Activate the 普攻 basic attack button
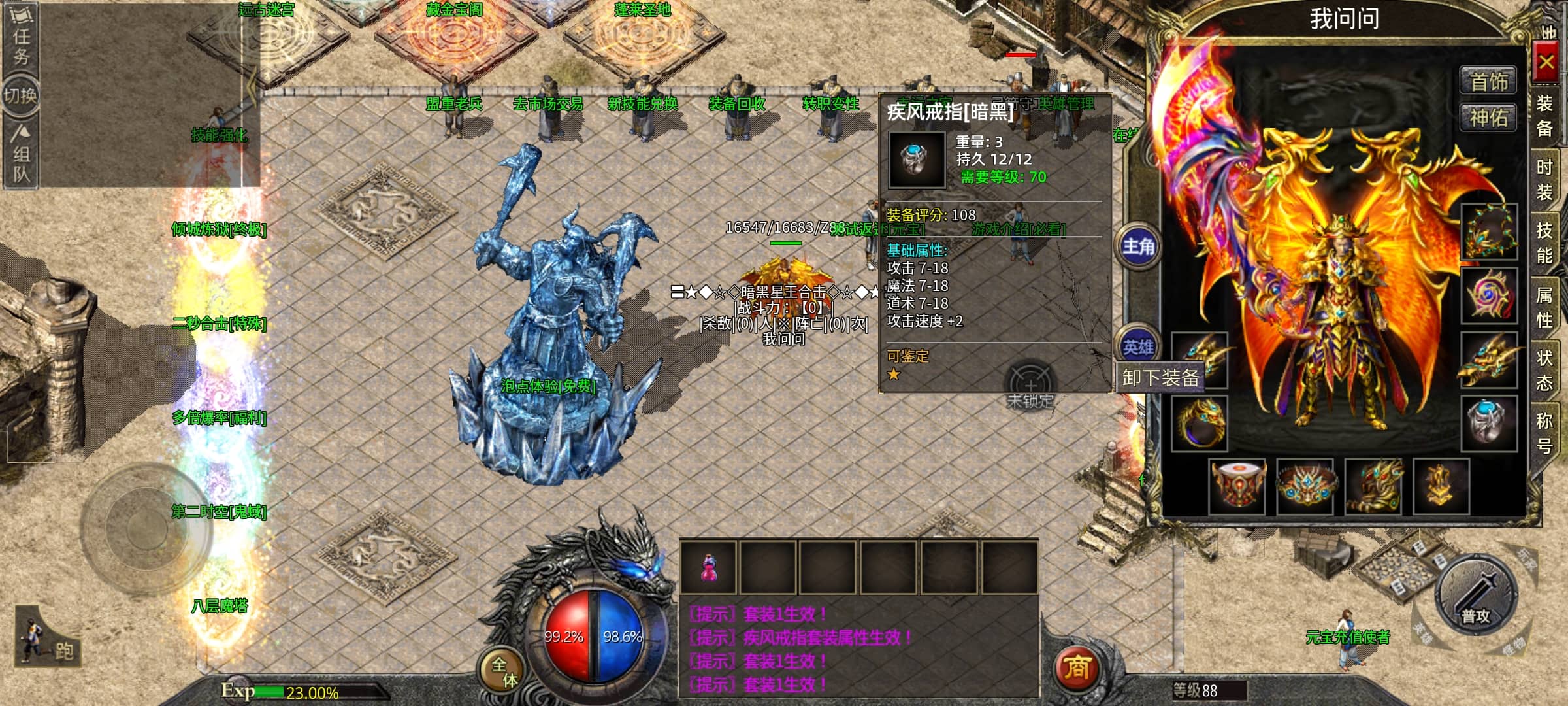The height and width of the screenshot is (706, 1568). 1475,595
